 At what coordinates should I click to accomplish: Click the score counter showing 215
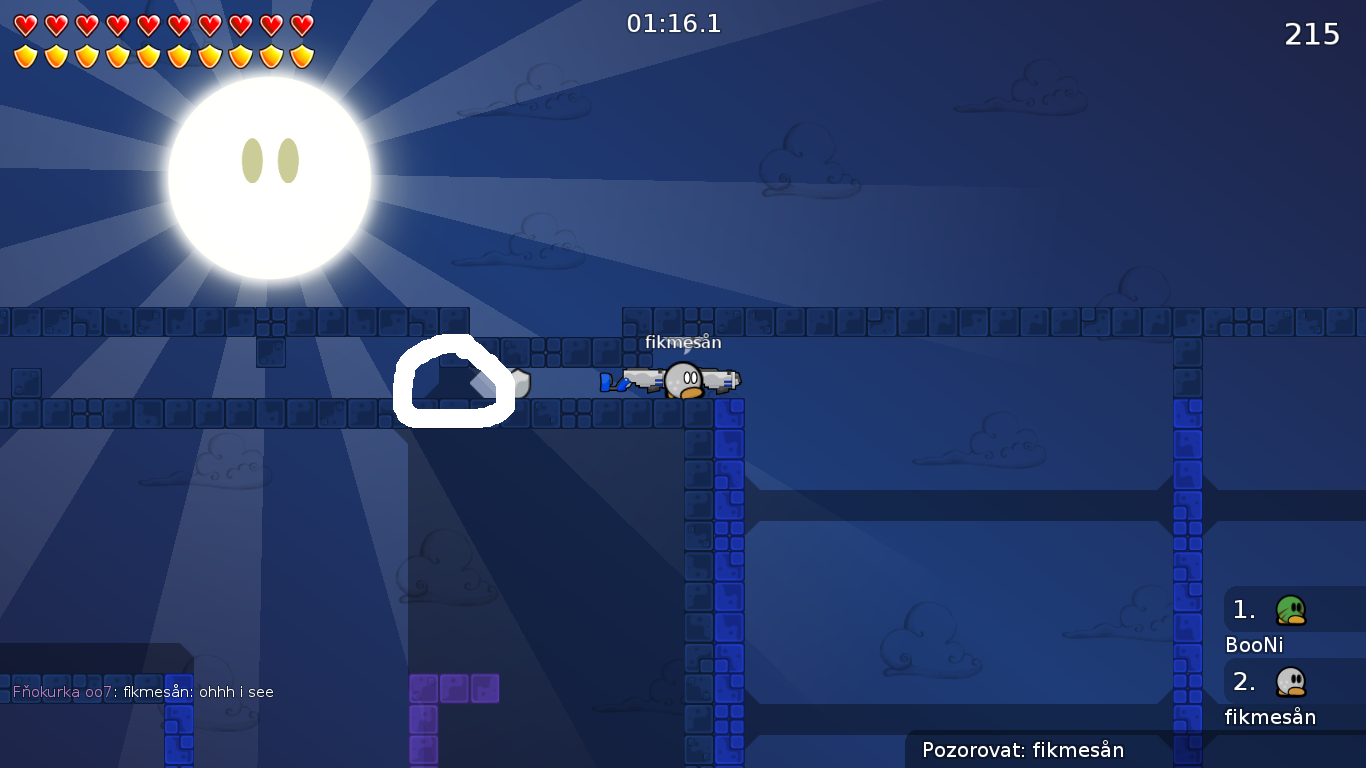click(1311, 34)
